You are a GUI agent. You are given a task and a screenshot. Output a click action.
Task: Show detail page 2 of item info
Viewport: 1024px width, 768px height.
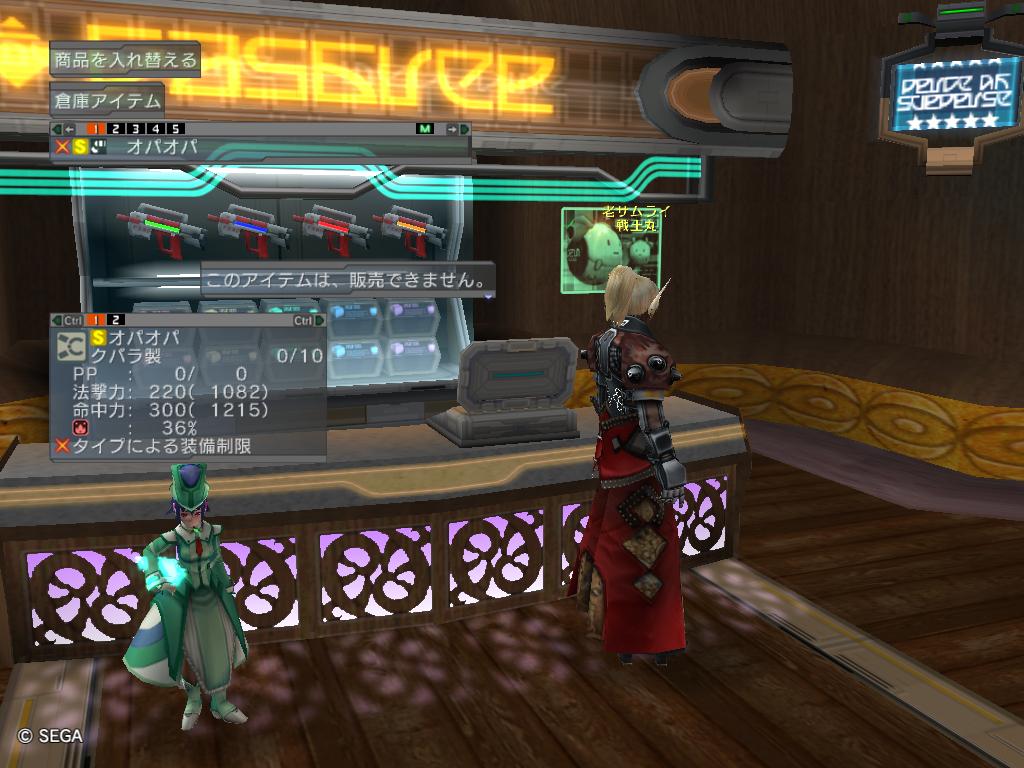tap(117, 320)
